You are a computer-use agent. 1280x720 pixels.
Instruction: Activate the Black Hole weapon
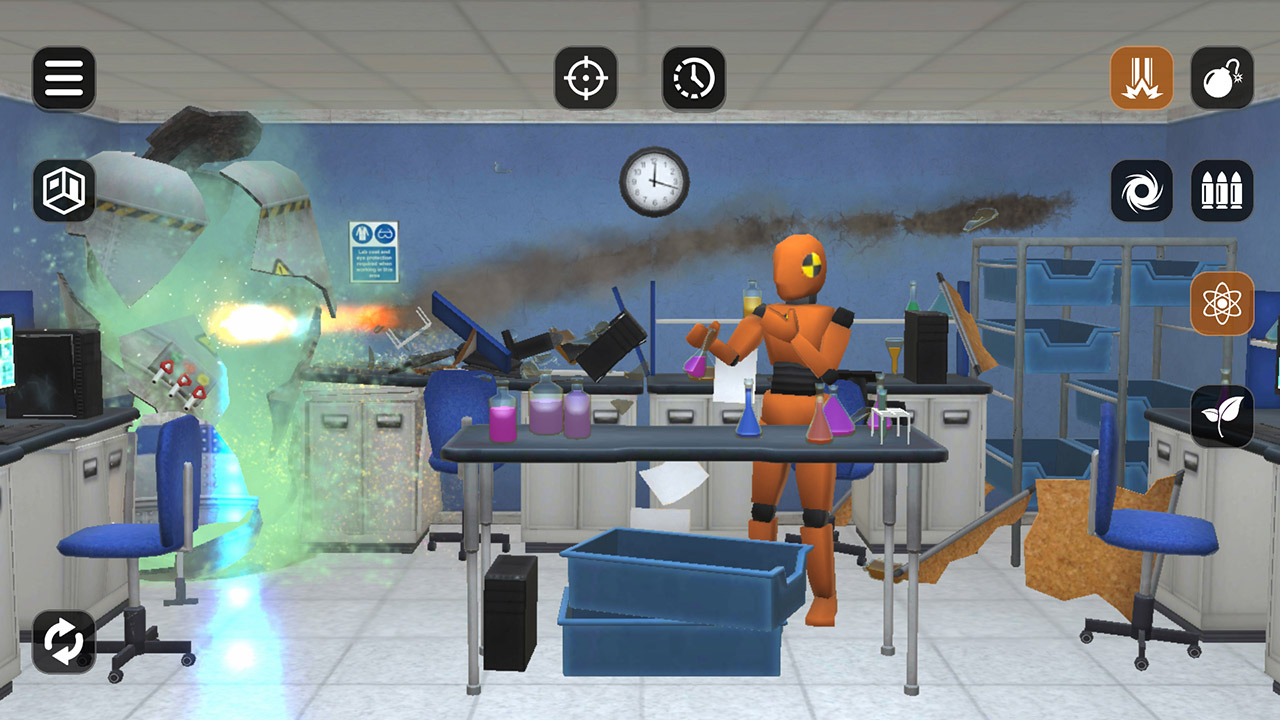[x=1143, y=188]
